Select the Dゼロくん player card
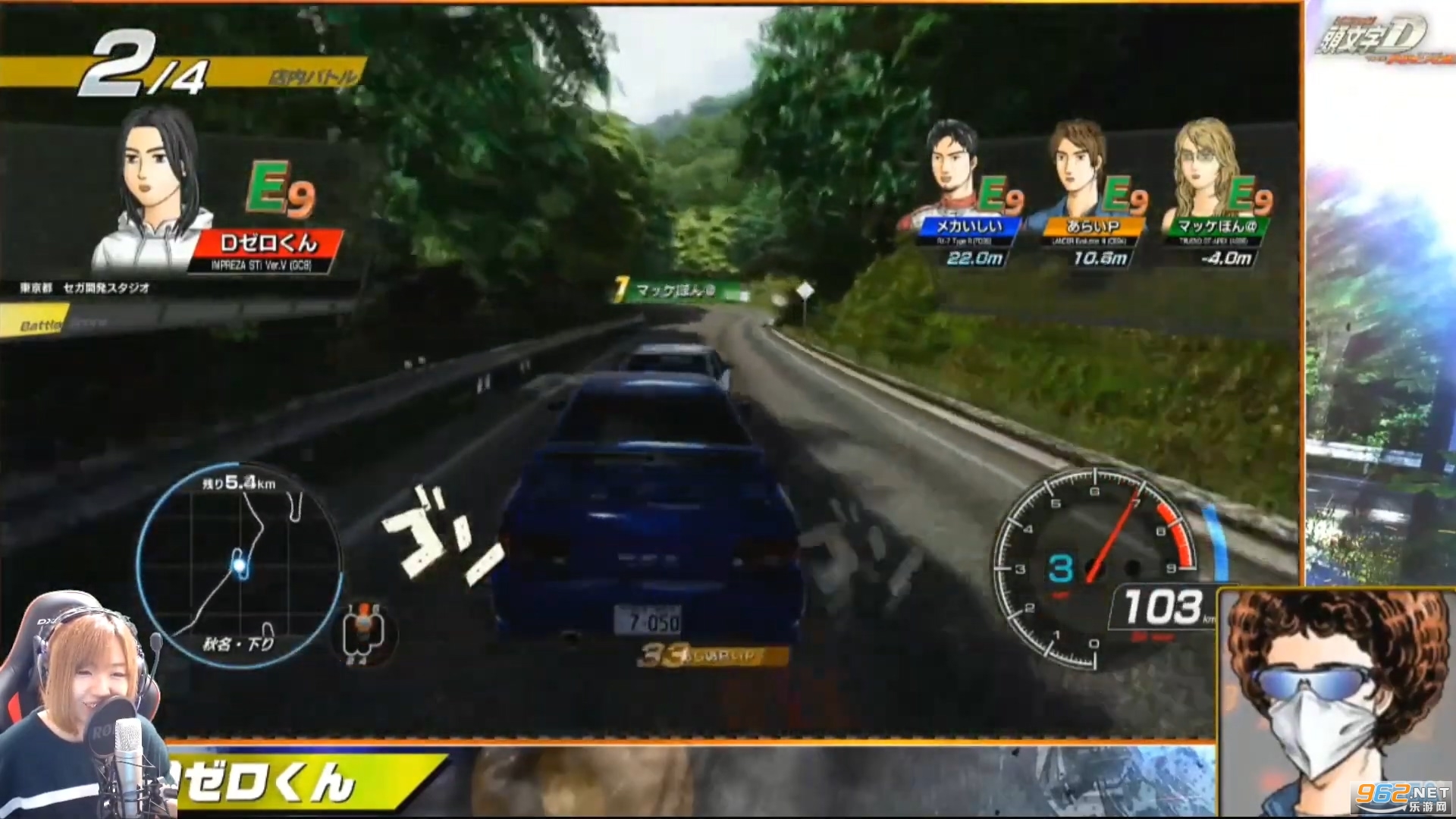This screenshot has width=1456, height=819. (220, 199)
